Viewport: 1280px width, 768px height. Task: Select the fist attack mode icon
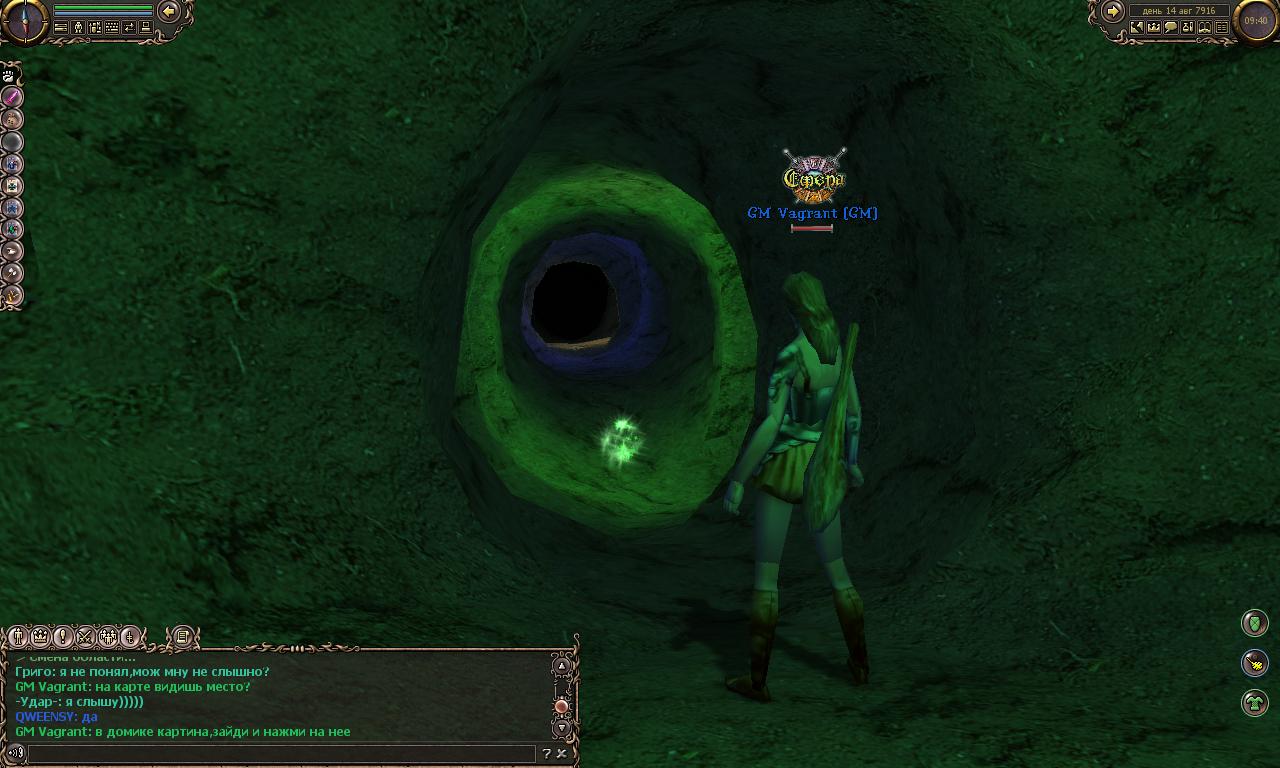coord(11,75)
